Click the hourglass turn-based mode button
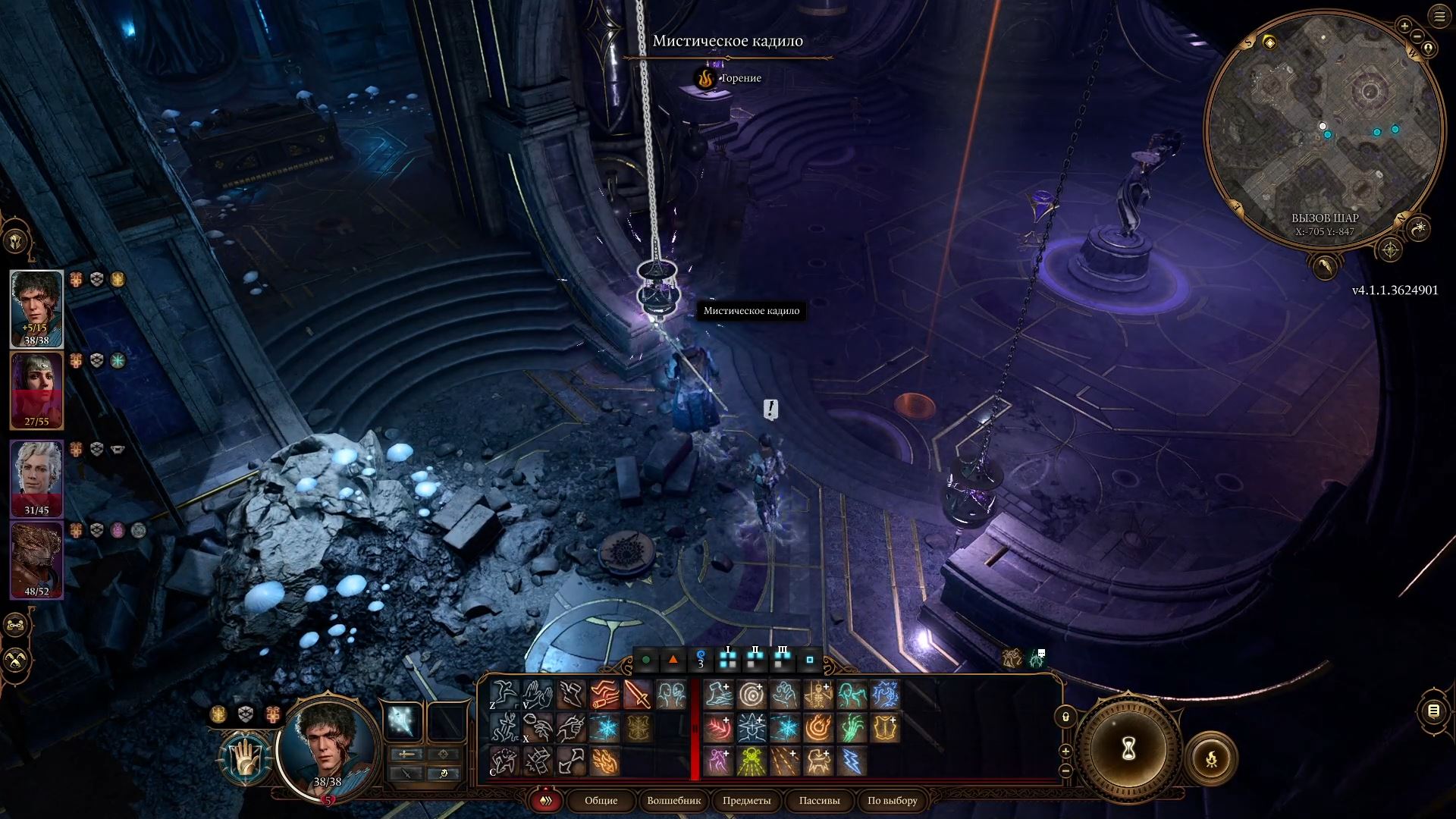1456x819 pixels. coord(1128,749)
